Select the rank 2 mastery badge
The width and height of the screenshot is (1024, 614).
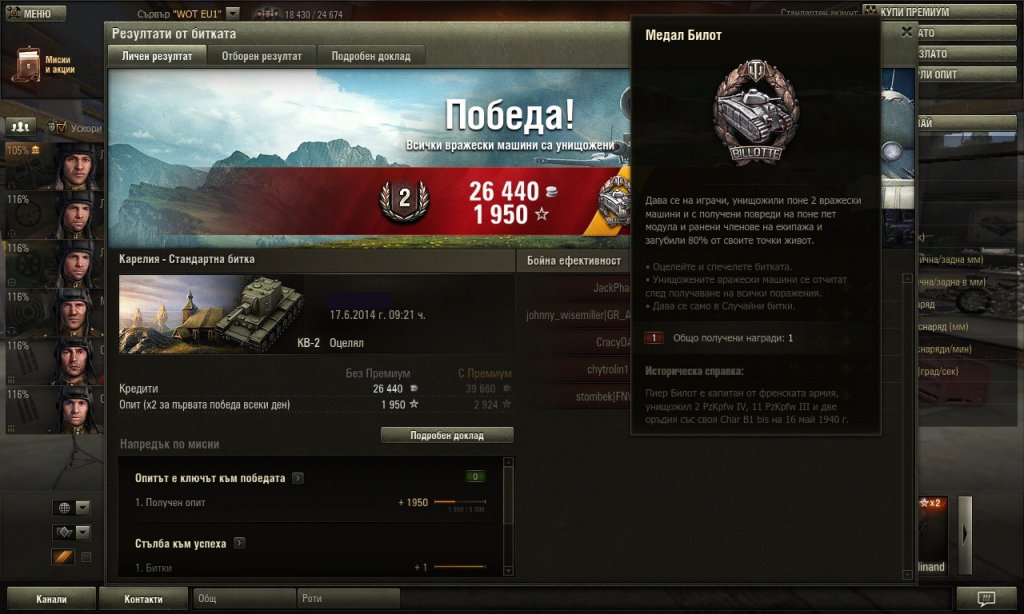tap(404, 201)
